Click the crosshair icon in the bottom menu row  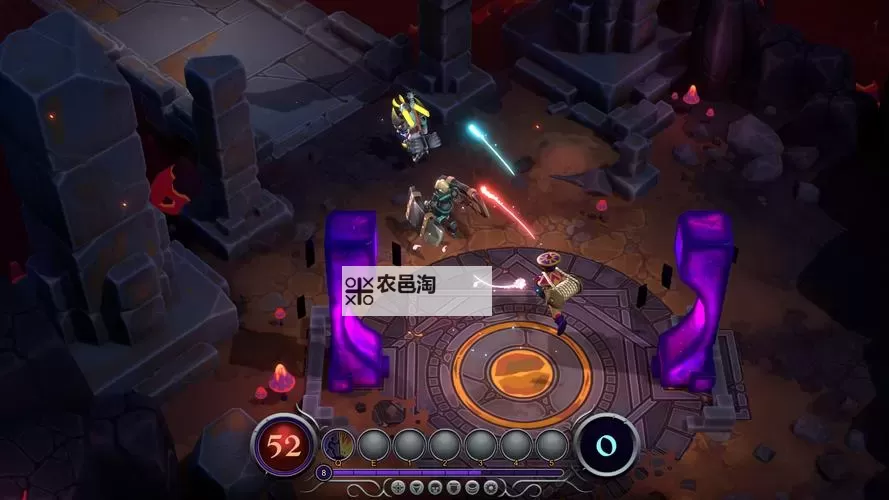(x=398, y=487)
